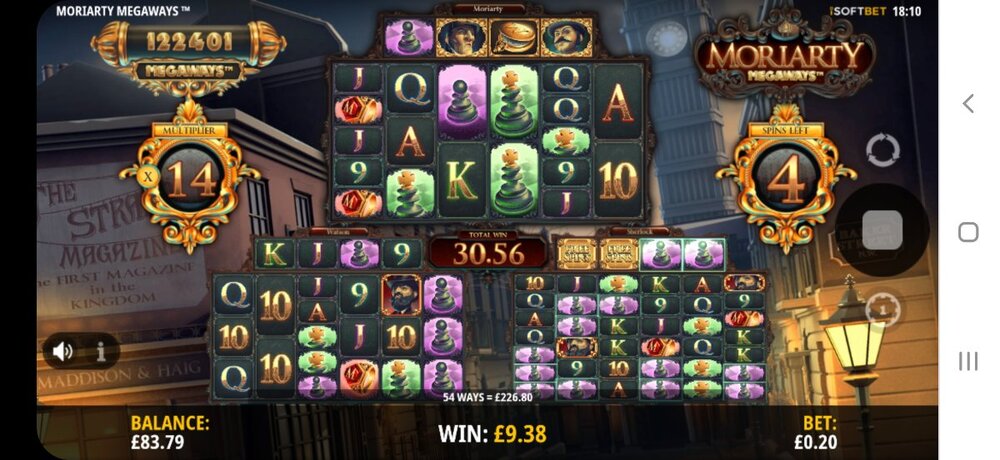Tap the Android back arrow
Image resolution: width=1000 pixels, height=460 pixels.
968,103
